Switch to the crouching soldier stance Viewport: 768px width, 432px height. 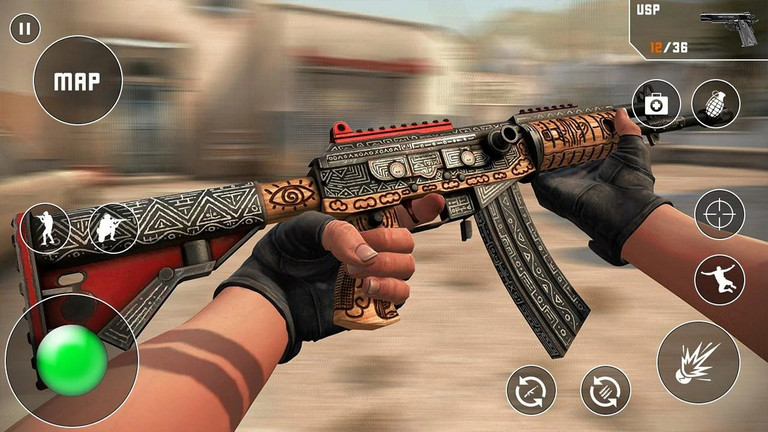point(113,228)
